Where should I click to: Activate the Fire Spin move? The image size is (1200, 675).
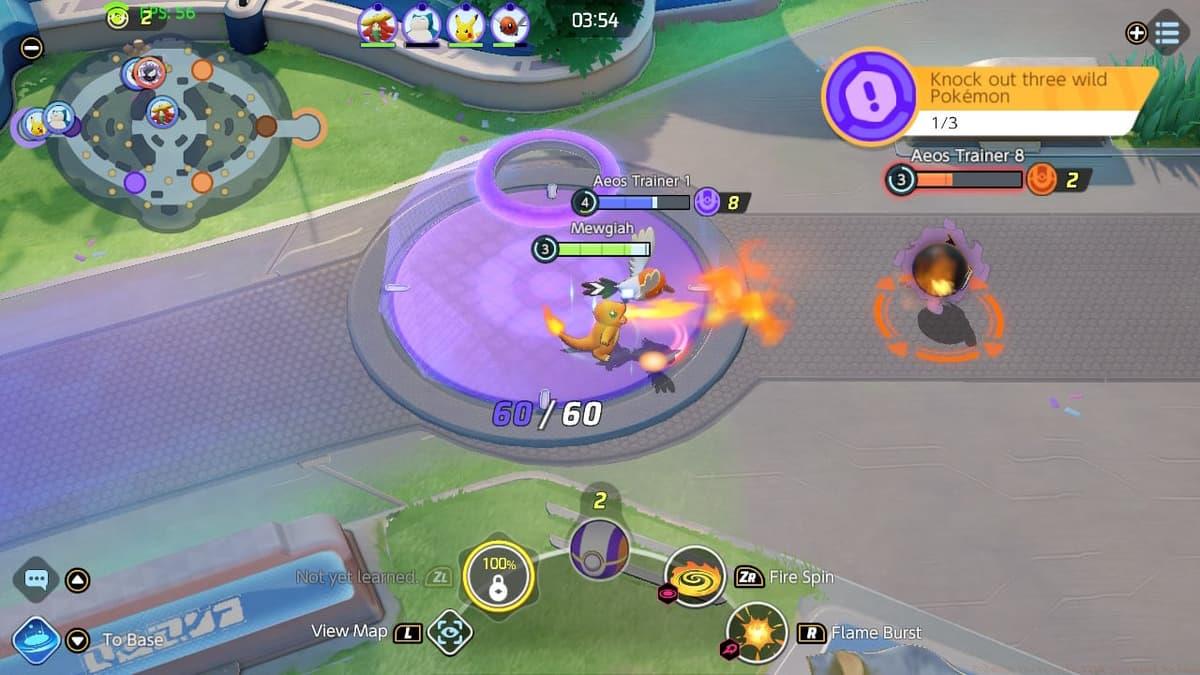click(x=695, y=577)
